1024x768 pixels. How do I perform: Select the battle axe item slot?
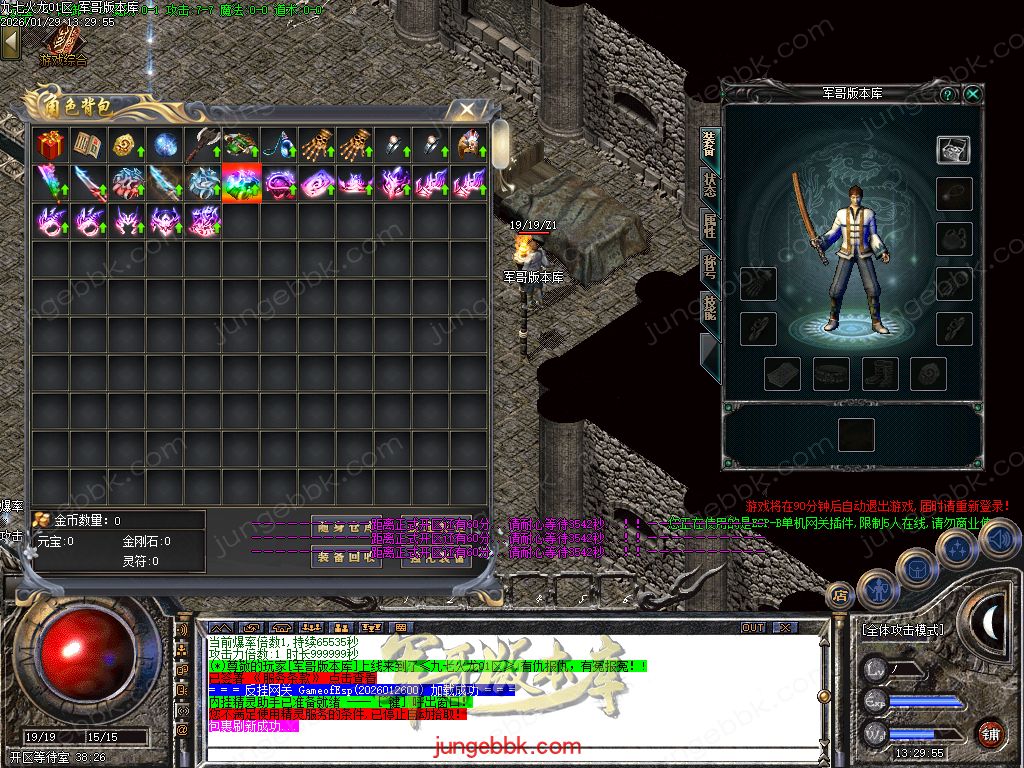(202, 146)
